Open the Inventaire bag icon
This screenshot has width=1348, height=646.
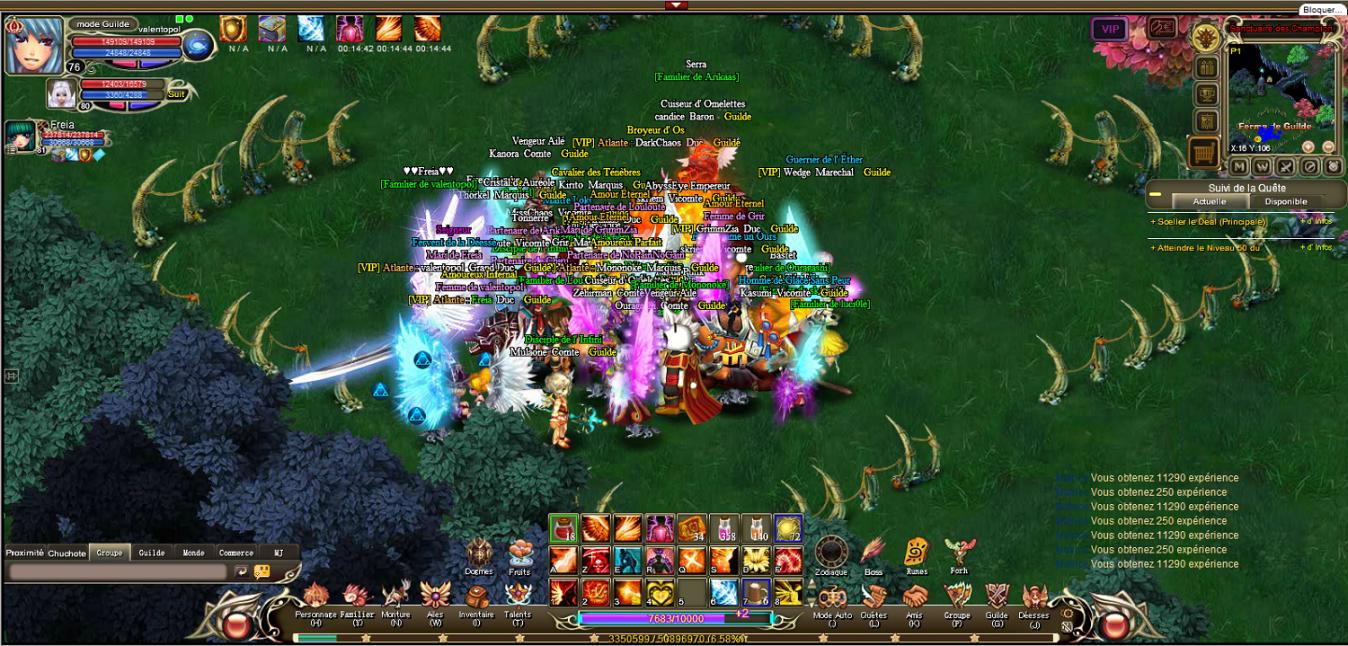476,598
